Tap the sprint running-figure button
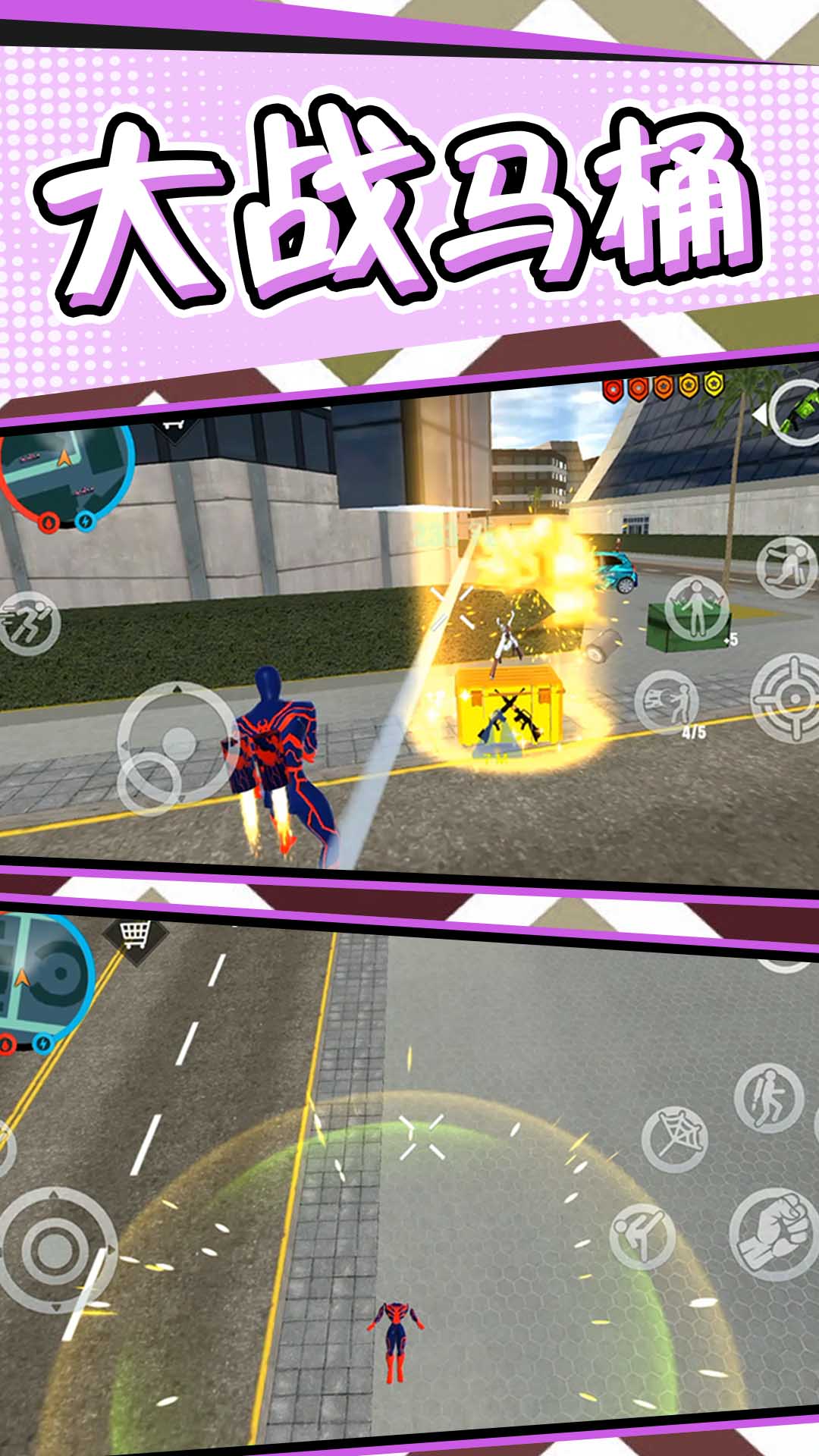The height and width of the screenshot is (1456, 819). 30,623
